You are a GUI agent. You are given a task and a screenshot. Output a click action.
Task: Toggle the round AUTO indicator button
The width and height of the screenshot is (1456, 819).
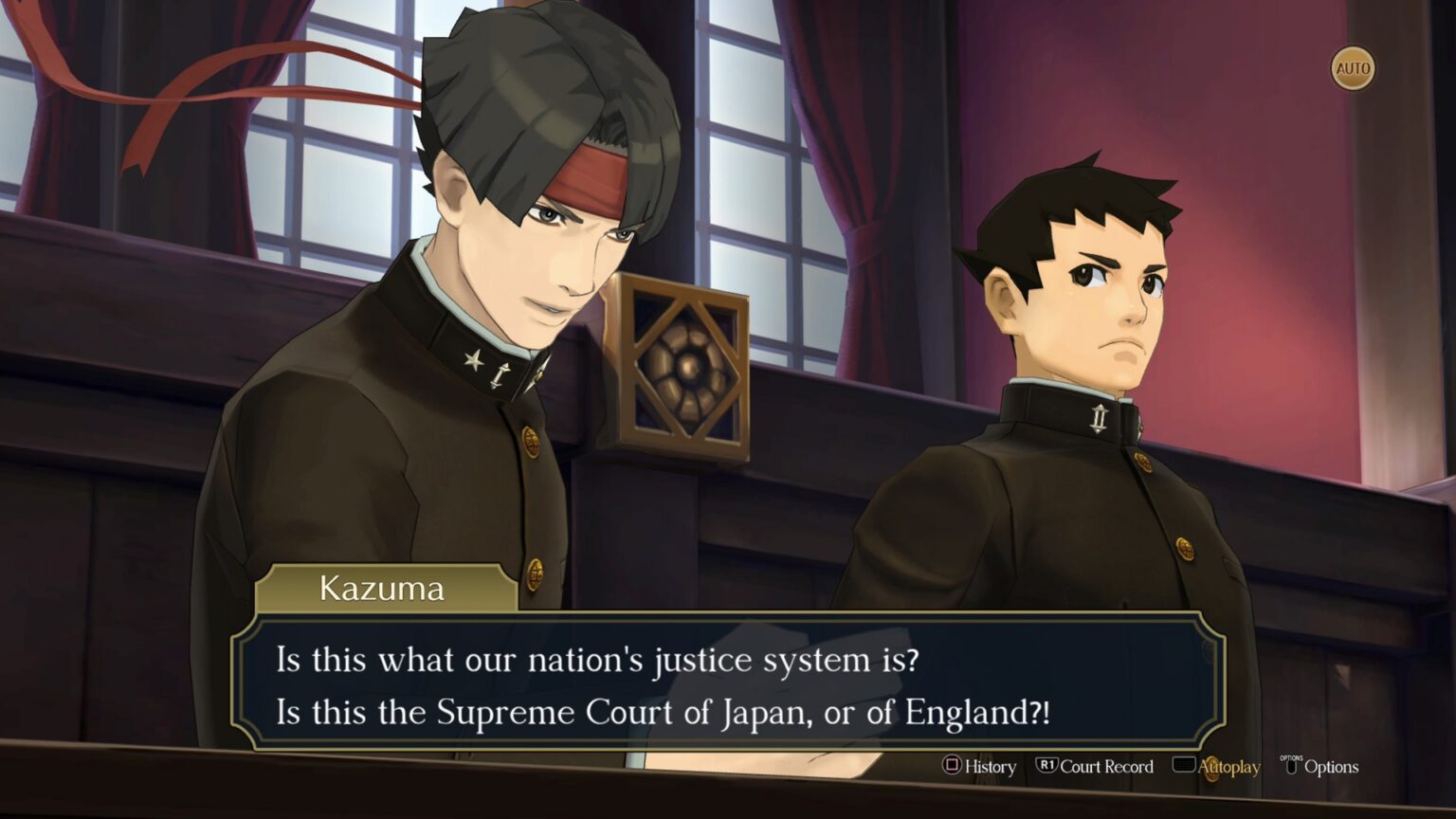(1352, 68)
